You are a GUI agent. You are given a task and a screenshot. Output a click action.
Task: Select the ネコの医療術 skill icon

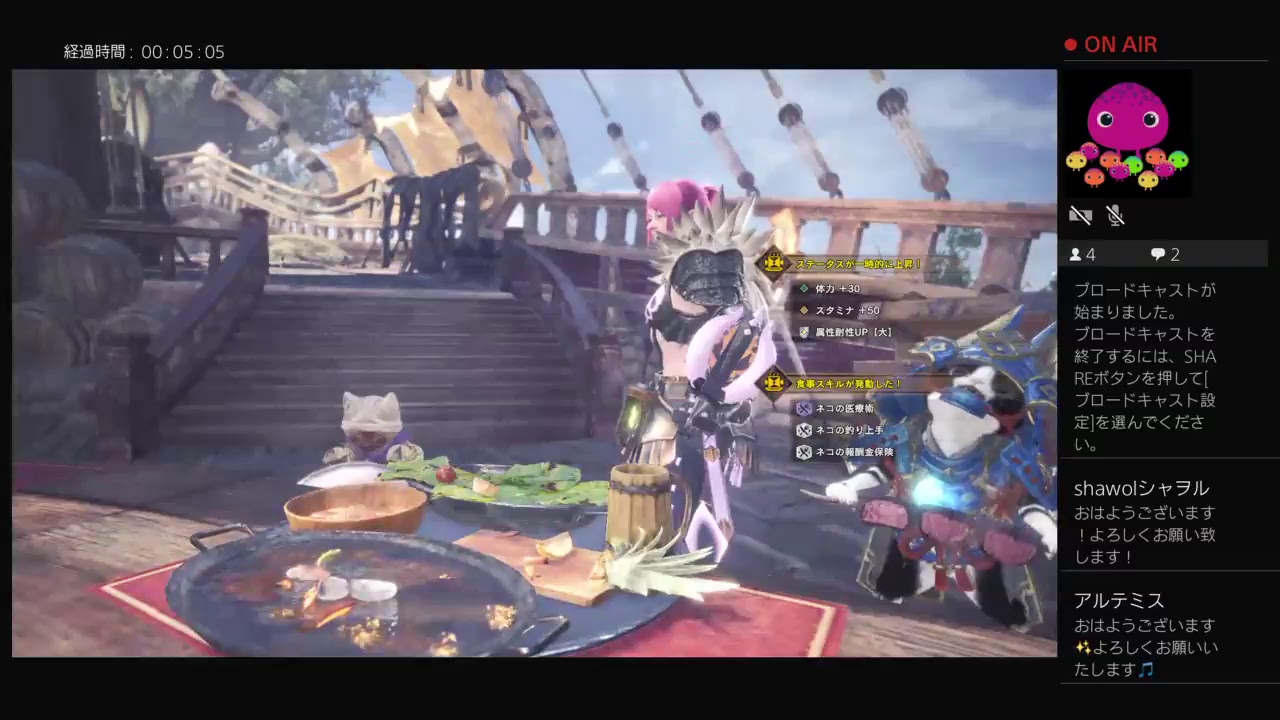pyautogui.click(x=803, y=408)
